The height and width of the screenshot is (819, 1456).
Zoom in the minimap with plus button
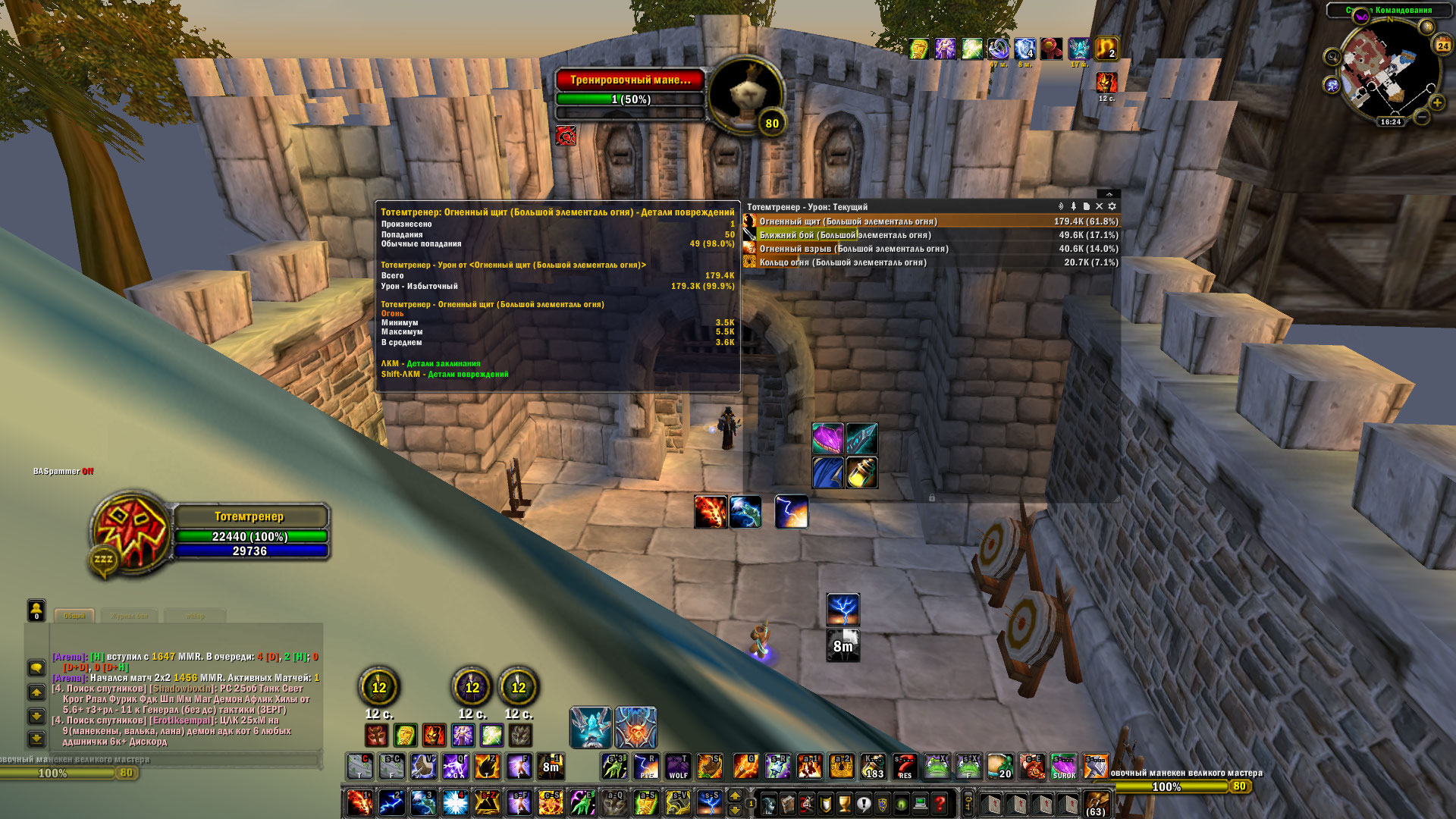coord(1436,102)
